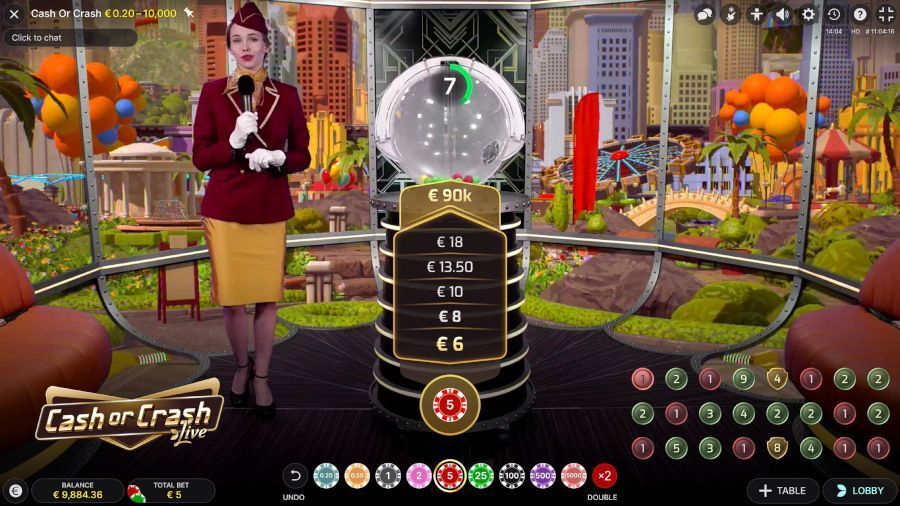Select the 0.20 chip

click(326, 476)
